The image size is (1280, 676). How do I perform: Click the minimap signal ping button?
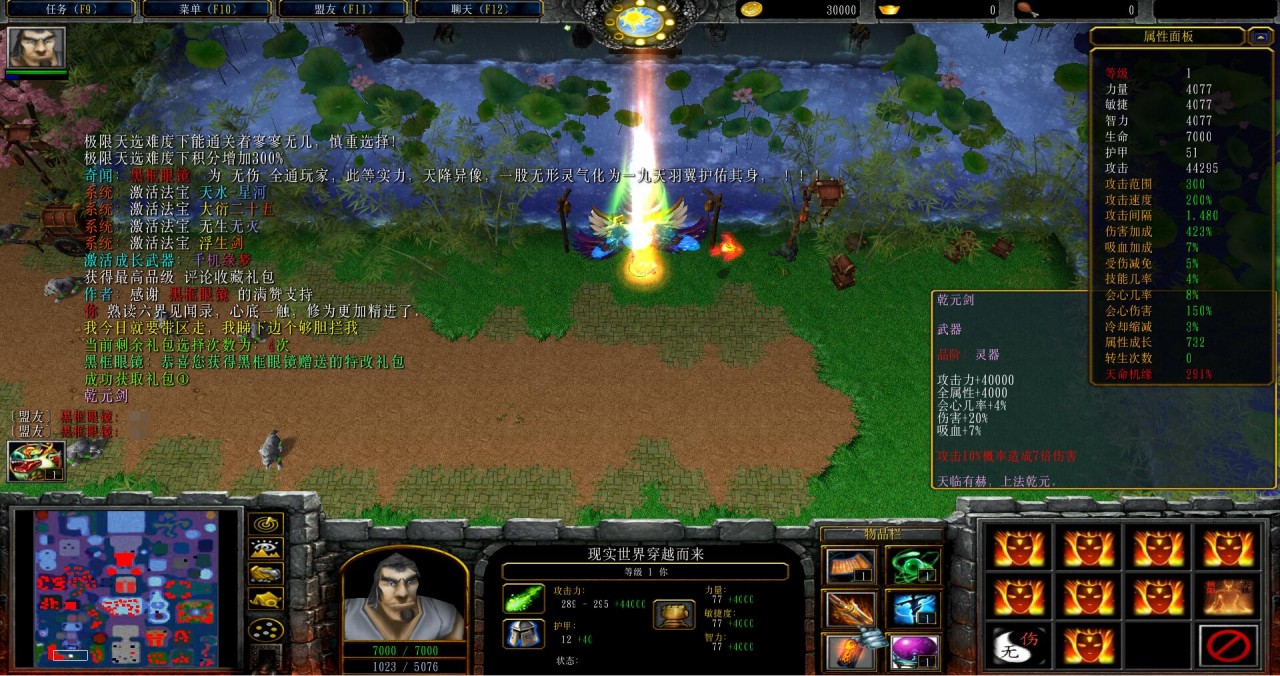(265, 523)
